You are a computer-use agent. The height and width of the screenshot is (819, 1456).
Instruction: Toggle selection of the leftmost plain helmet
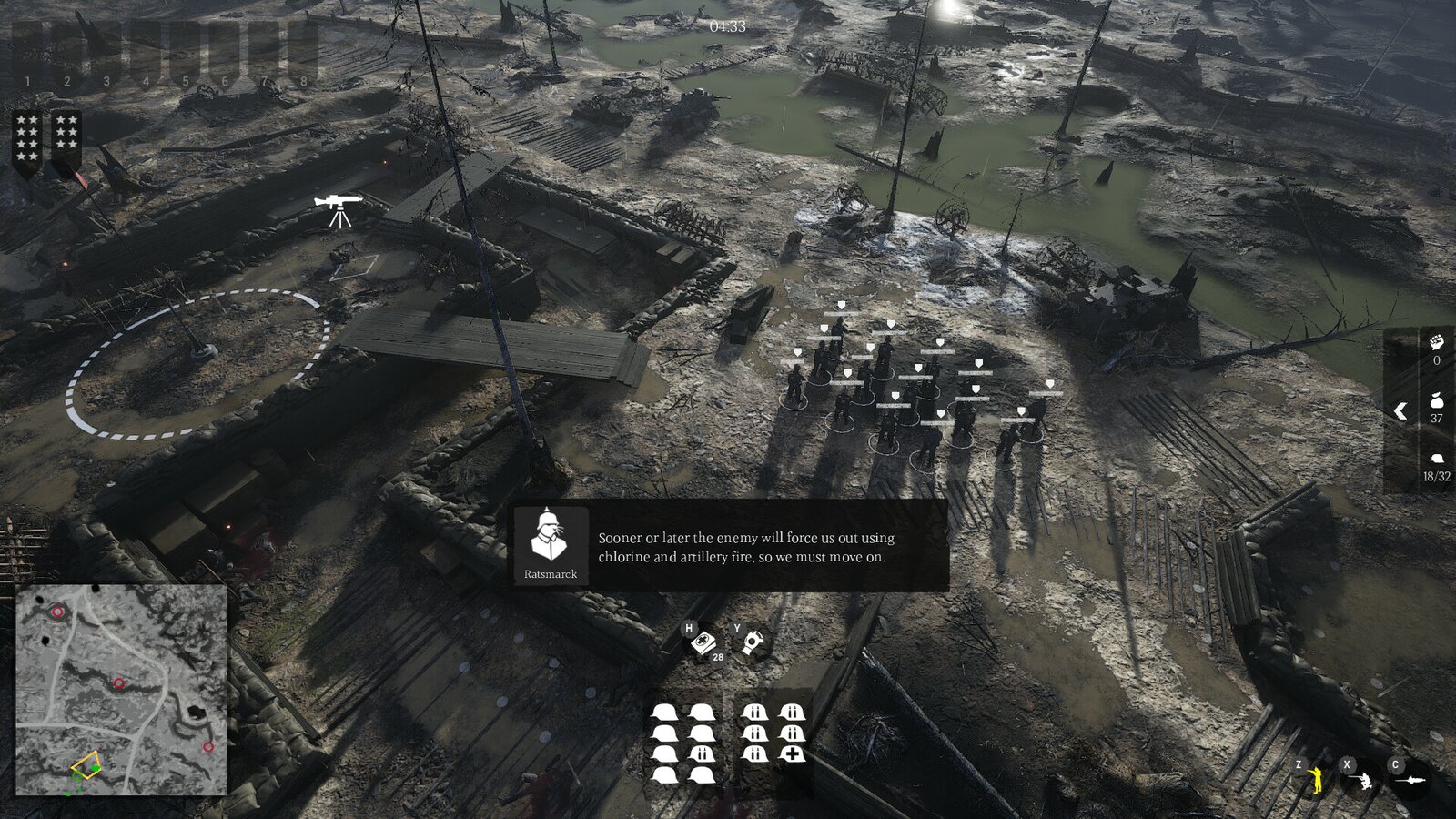664,712
